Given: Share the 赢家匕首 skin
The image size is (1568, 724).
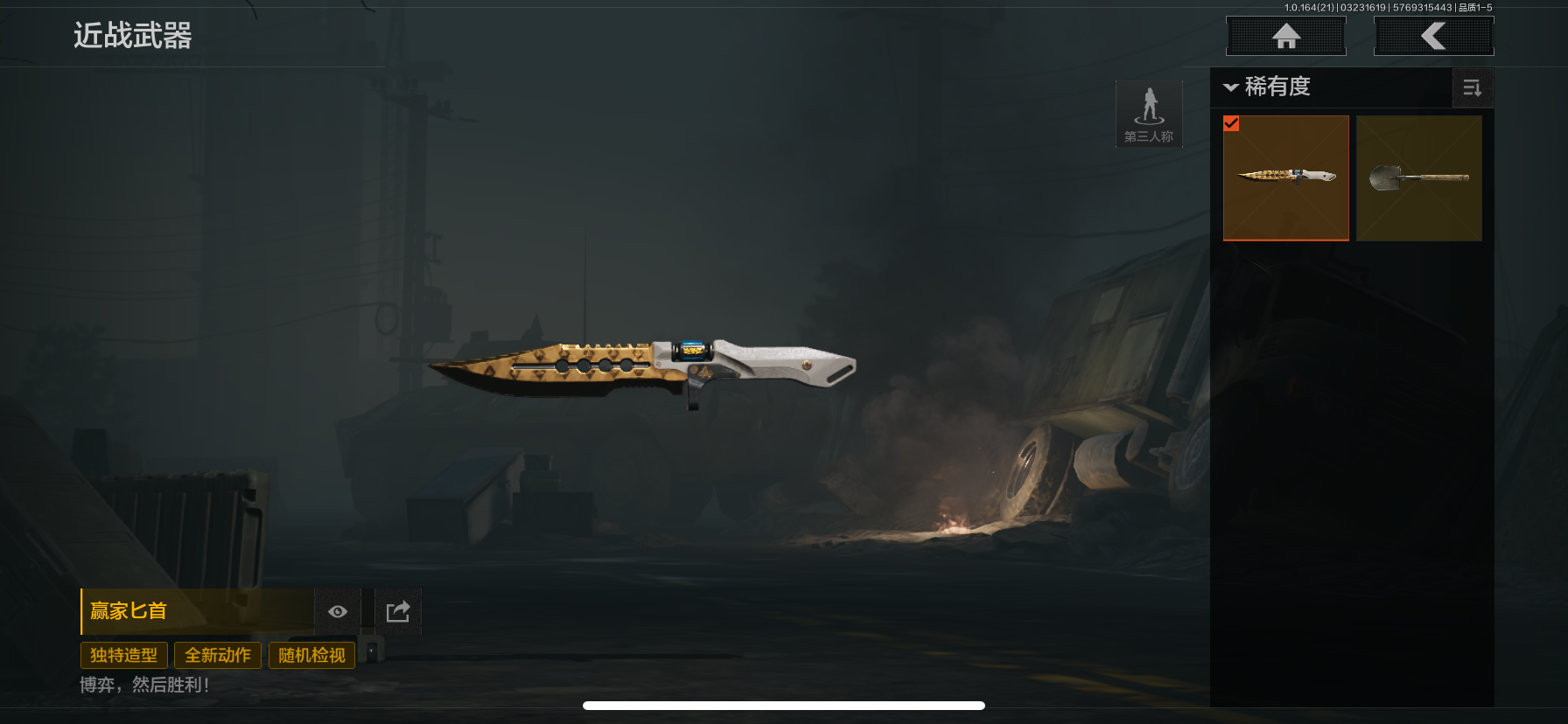Looking at the screenshot, I should coord(398,611).
